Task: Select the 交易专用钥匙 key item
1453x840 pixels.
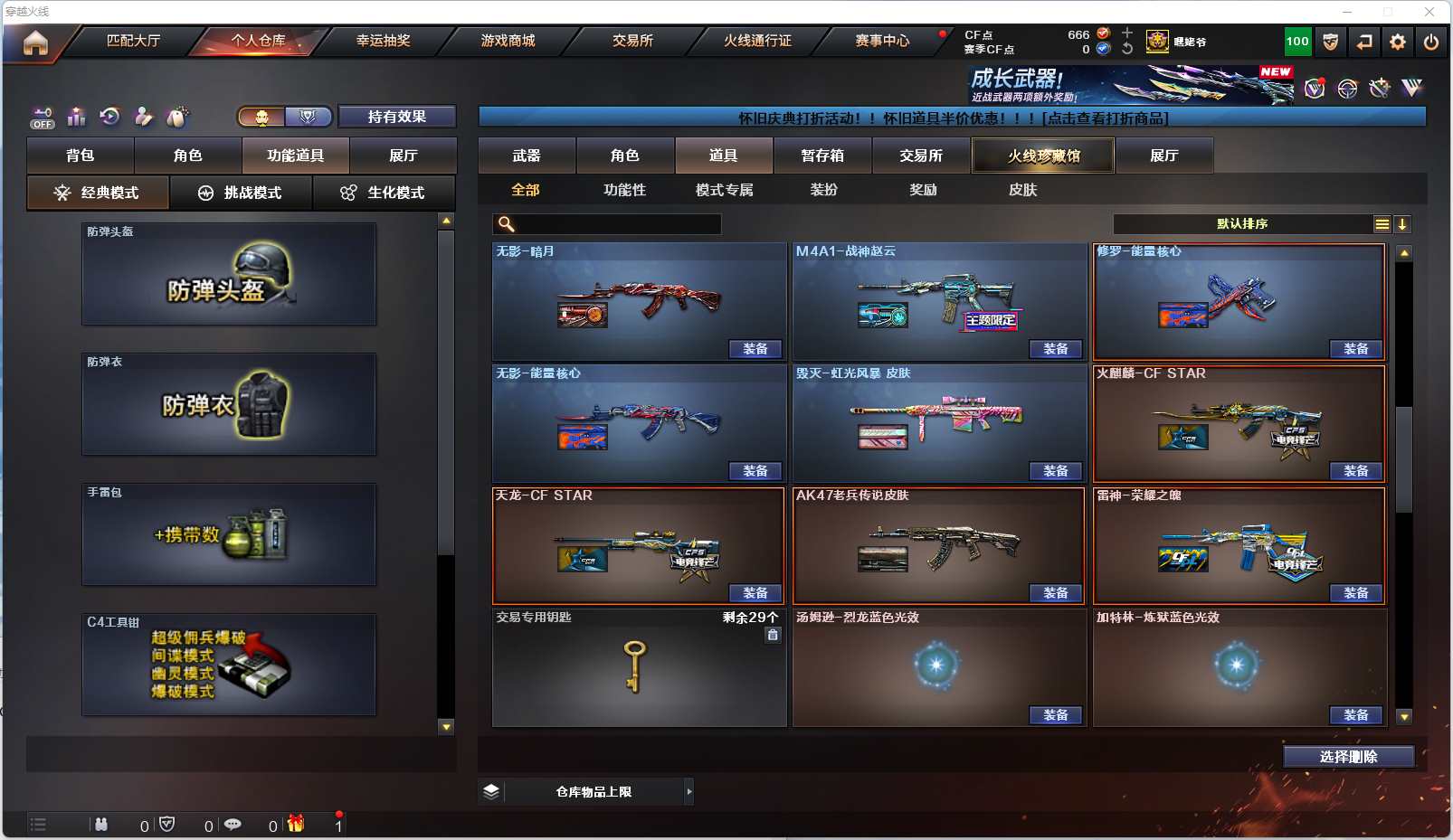Action: (x=639, y=667)
